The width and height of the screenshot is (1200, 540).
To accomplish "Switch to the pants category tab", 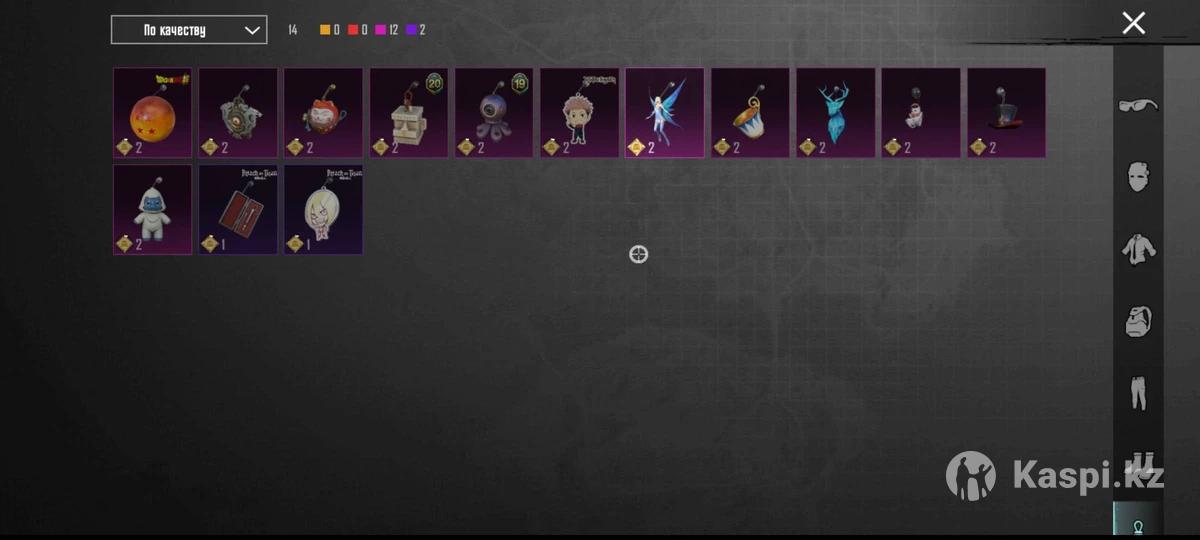I will point(1138,392).
